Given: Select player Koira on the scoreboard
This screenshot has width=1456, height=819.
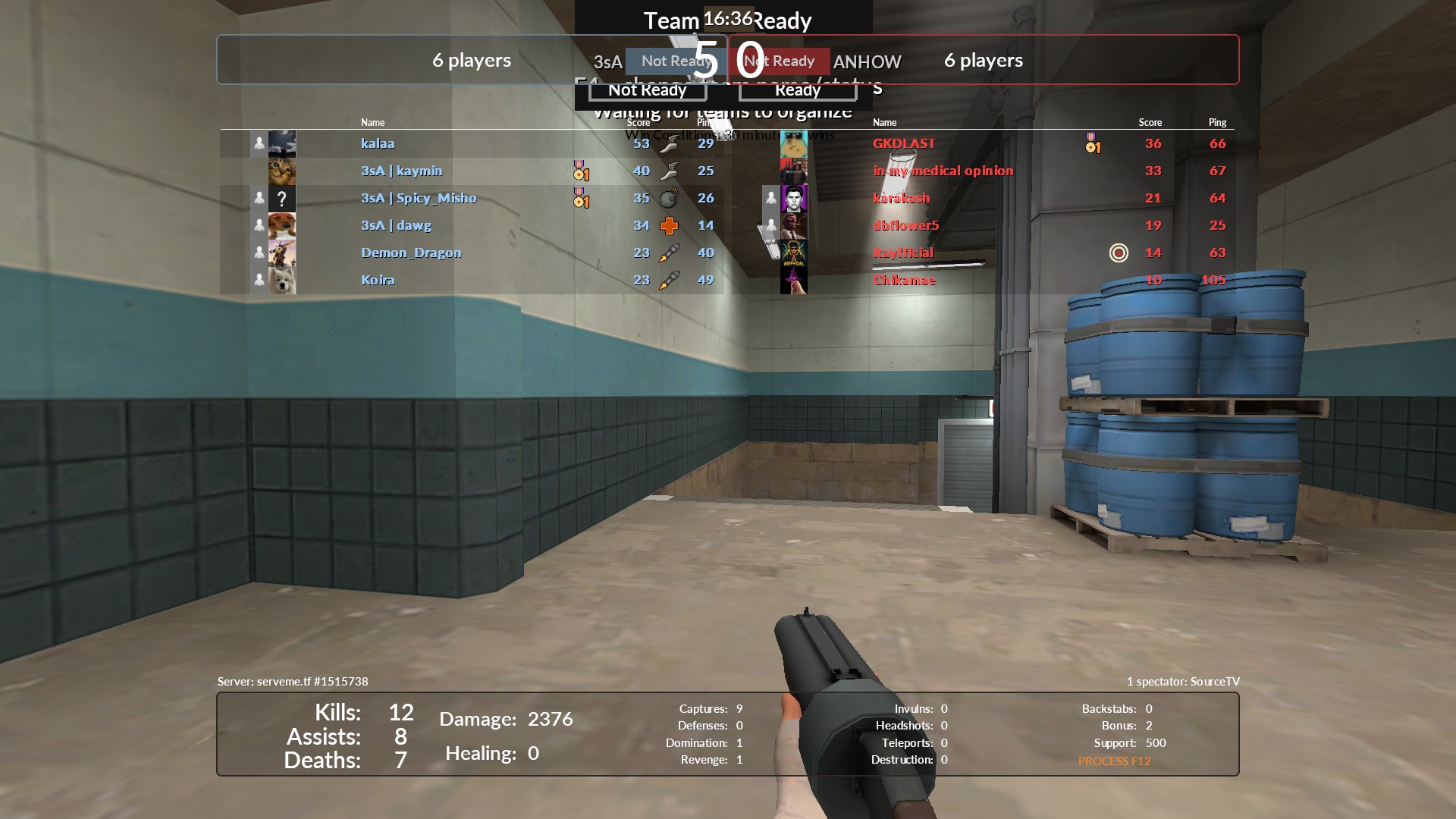Looking at the screenshot, I should click(378, 280).
